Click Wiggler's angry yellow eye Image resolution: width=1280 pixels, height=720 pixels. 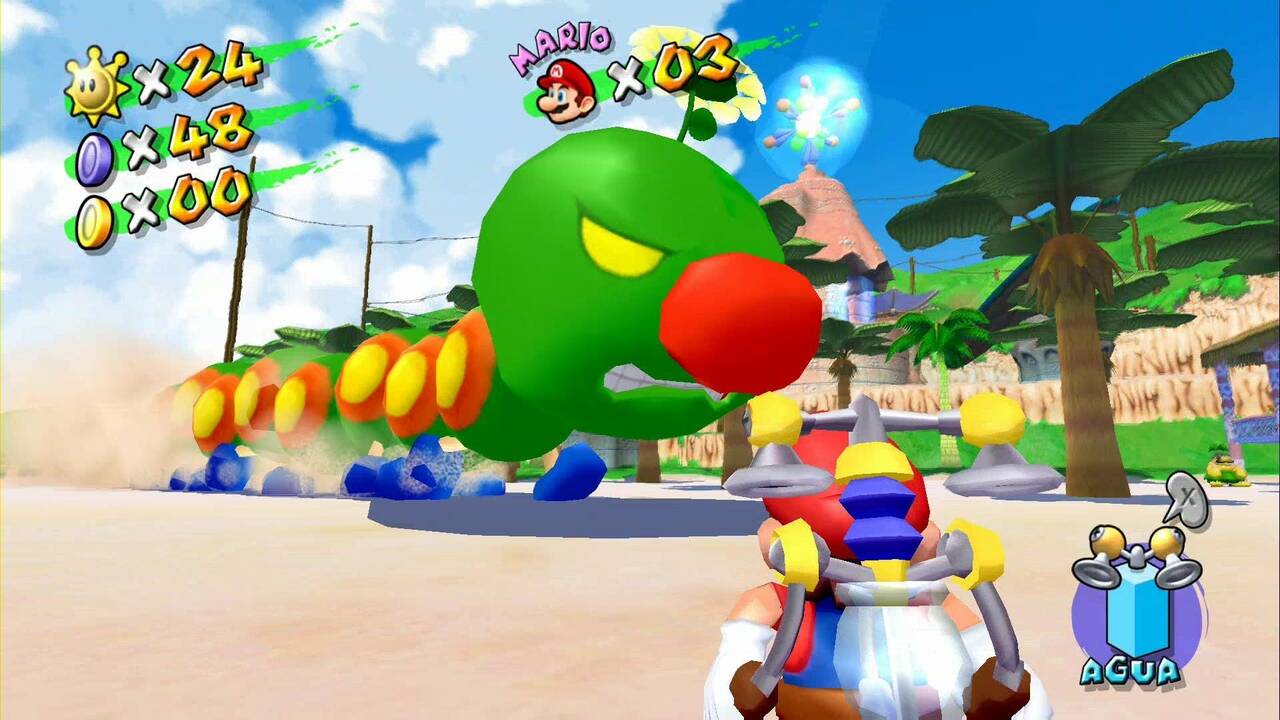point(615,245)
